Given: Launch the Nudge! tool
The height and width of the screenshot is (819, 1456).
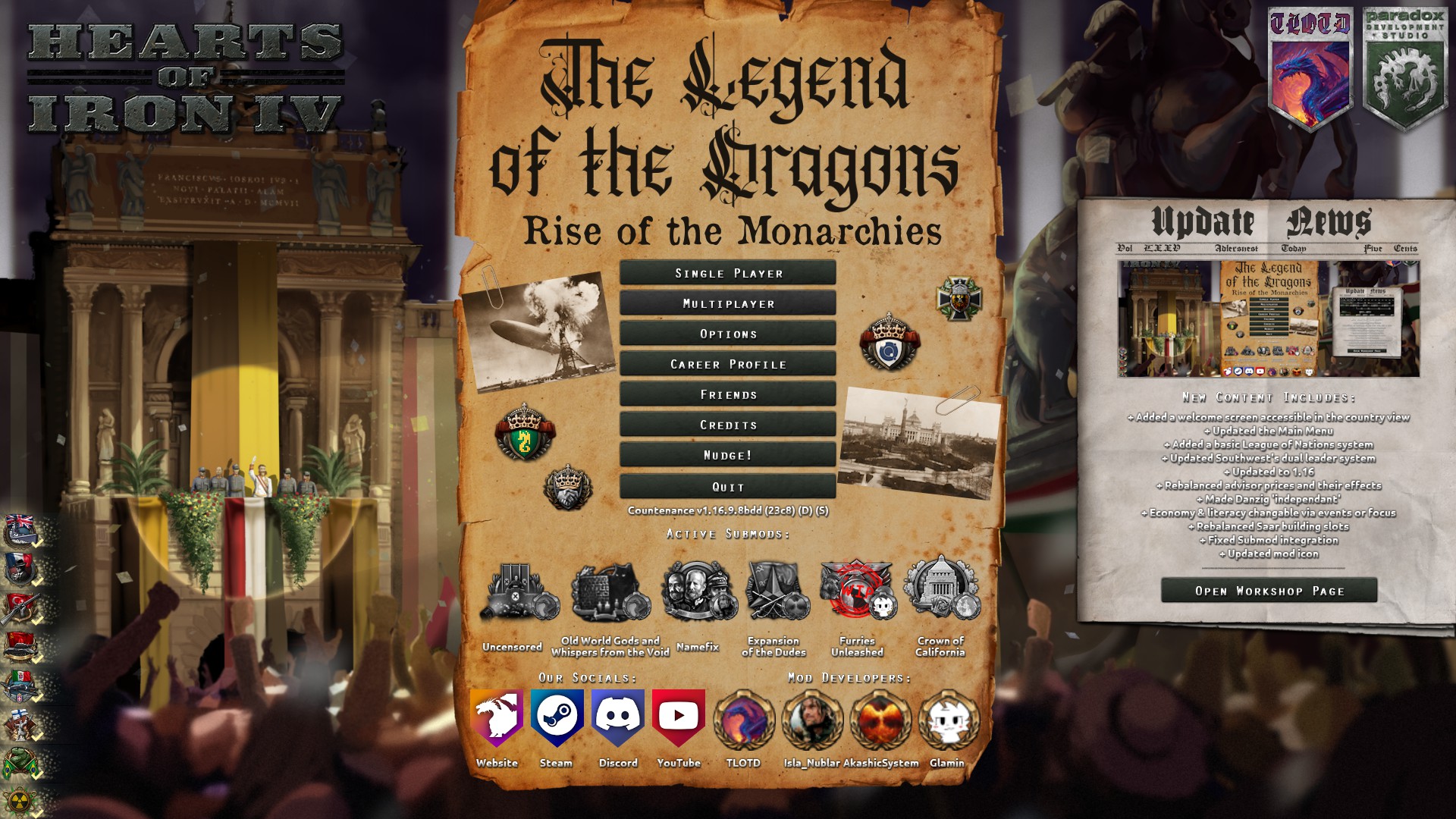Looking at the screenshot, I should point(728,455).
